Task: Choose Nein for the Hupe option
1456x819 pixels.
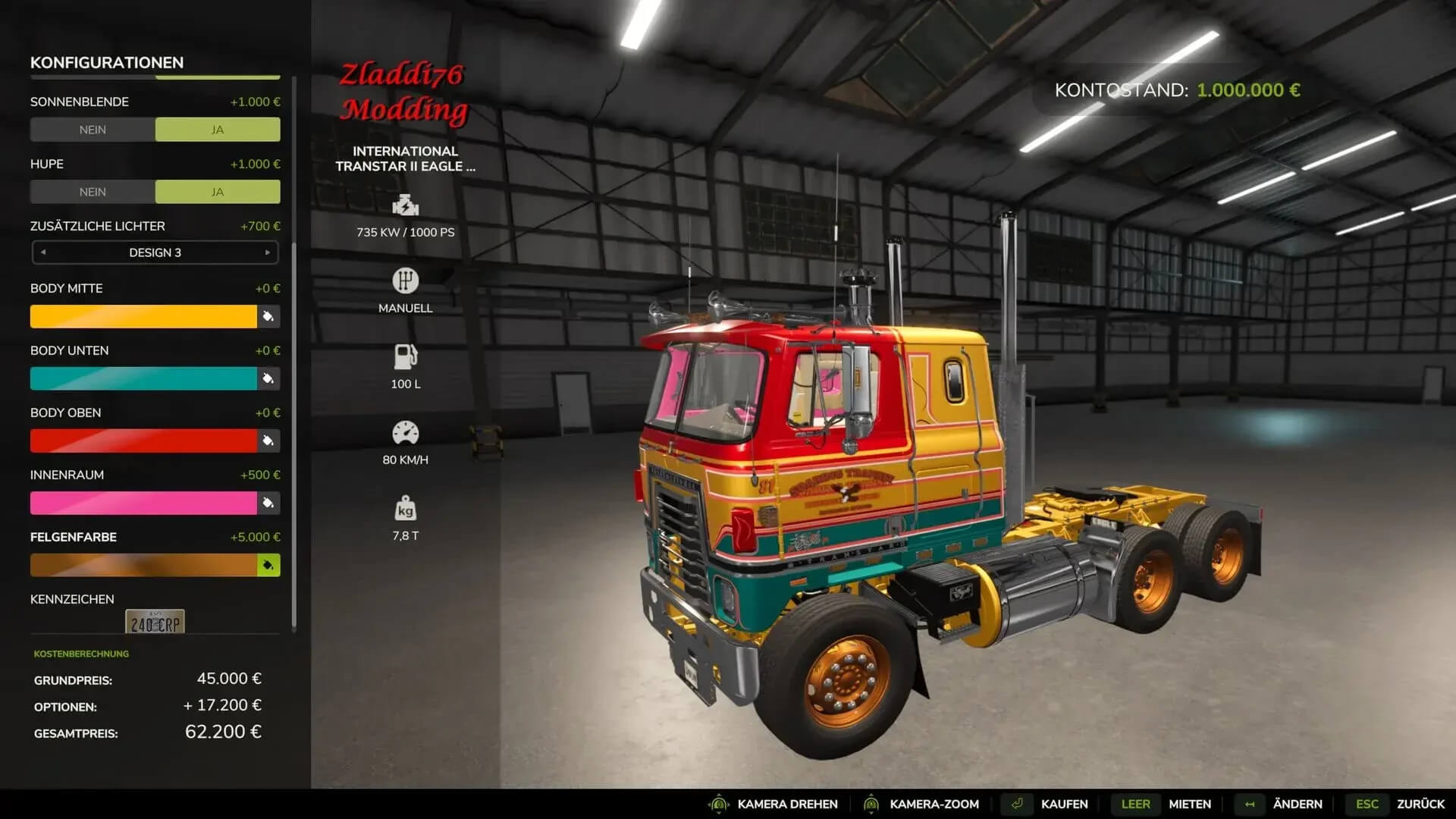Action: 93,192
